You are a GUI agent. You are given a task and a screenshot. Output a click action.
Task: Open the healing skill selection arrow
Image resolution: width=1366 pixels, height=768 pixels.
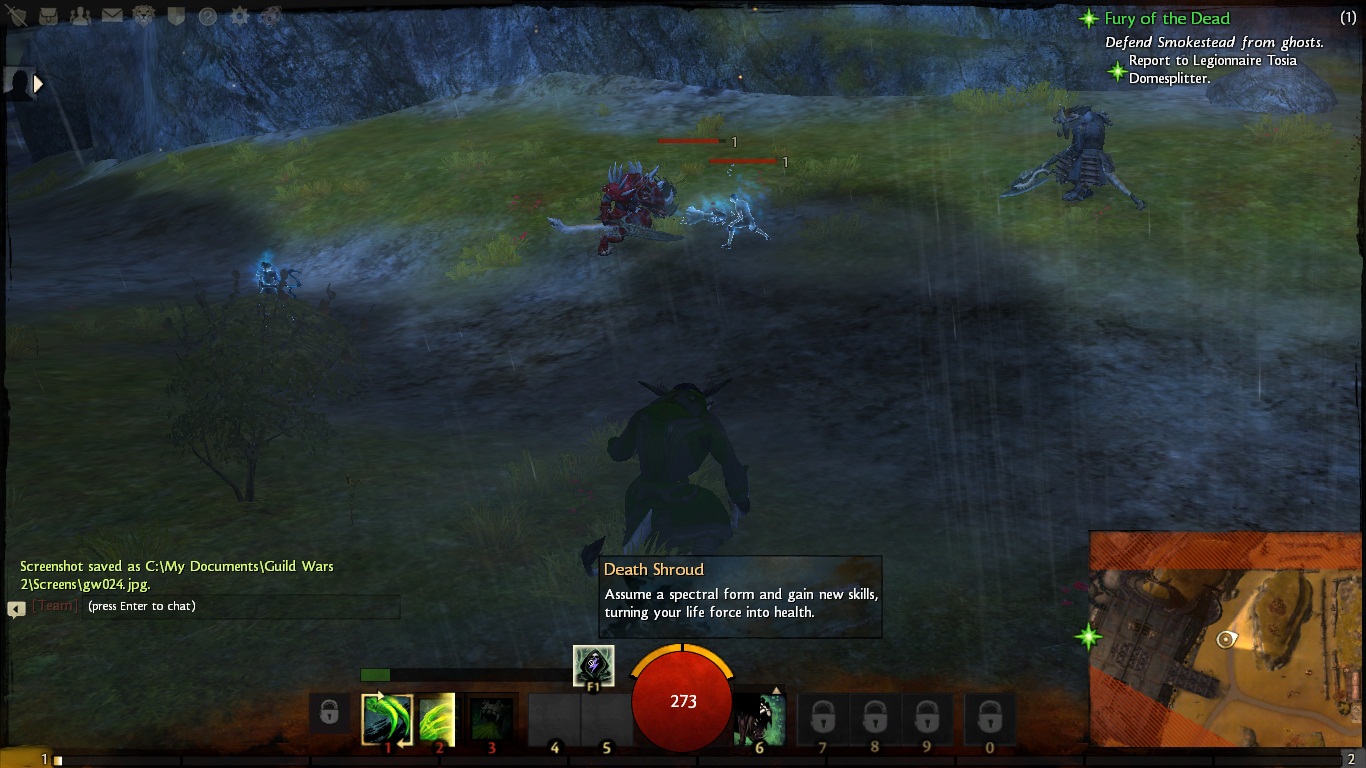[777, 691]
